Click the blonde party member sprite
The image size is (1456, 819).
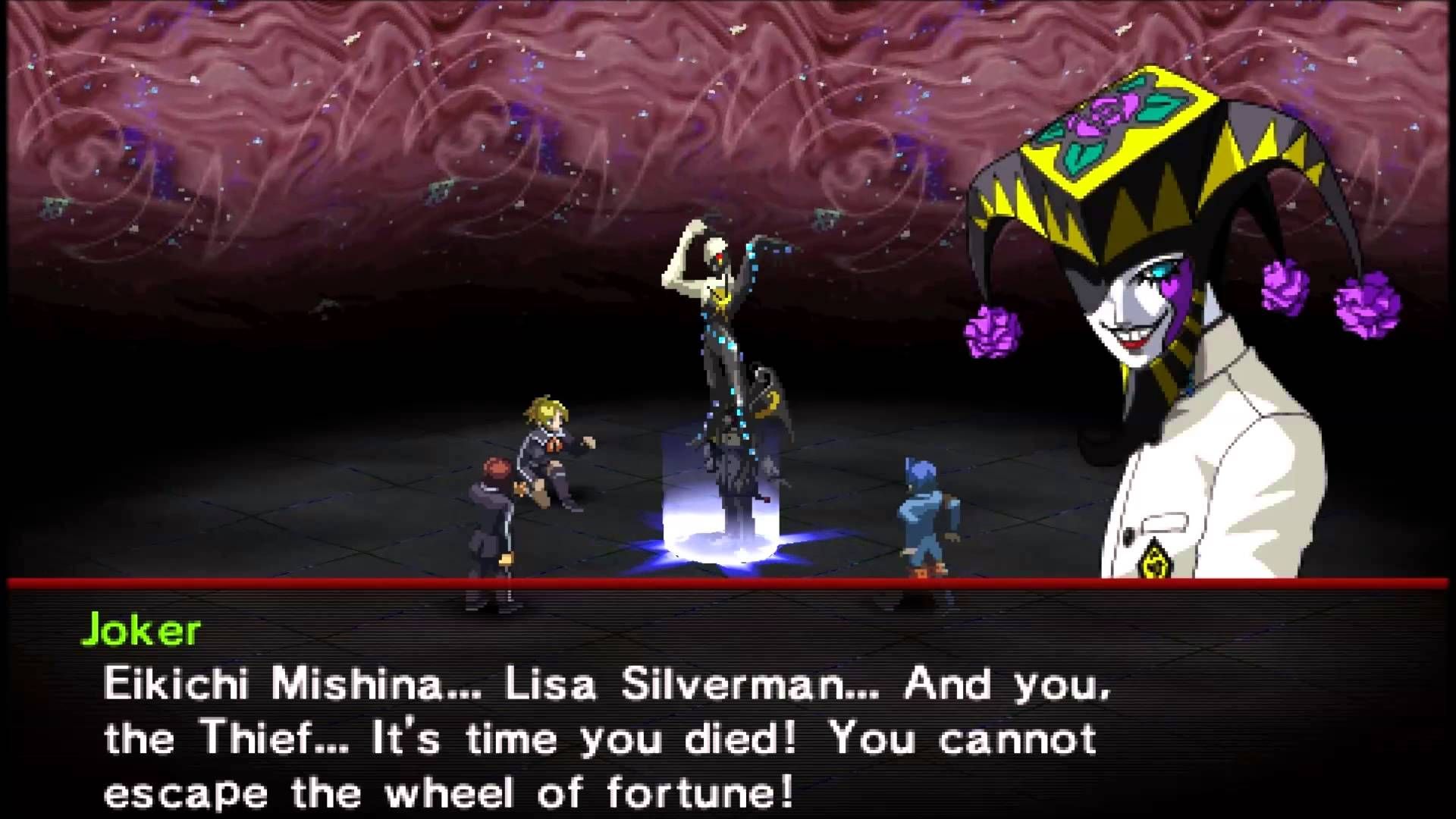coord(546,447)
